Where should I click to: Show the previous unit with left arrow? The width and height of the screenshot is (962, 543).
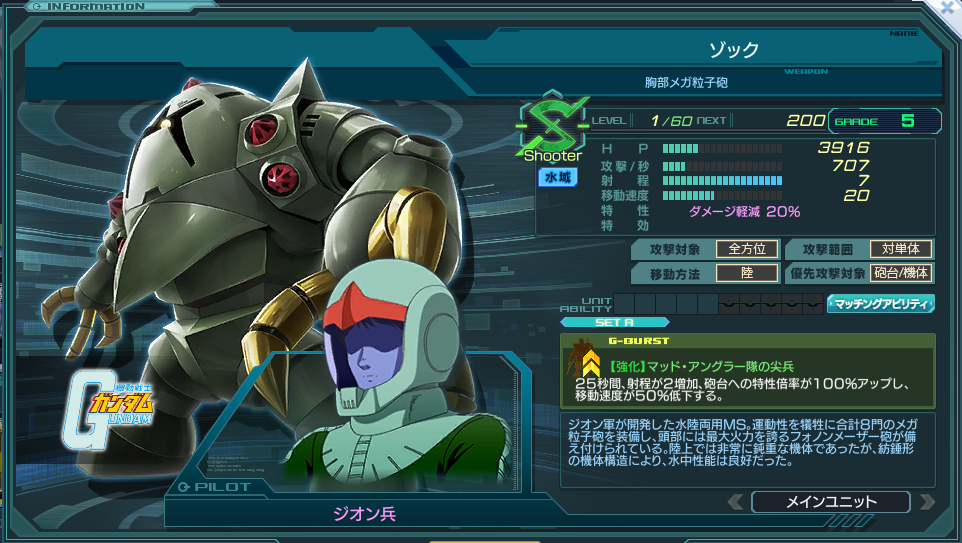735,501
